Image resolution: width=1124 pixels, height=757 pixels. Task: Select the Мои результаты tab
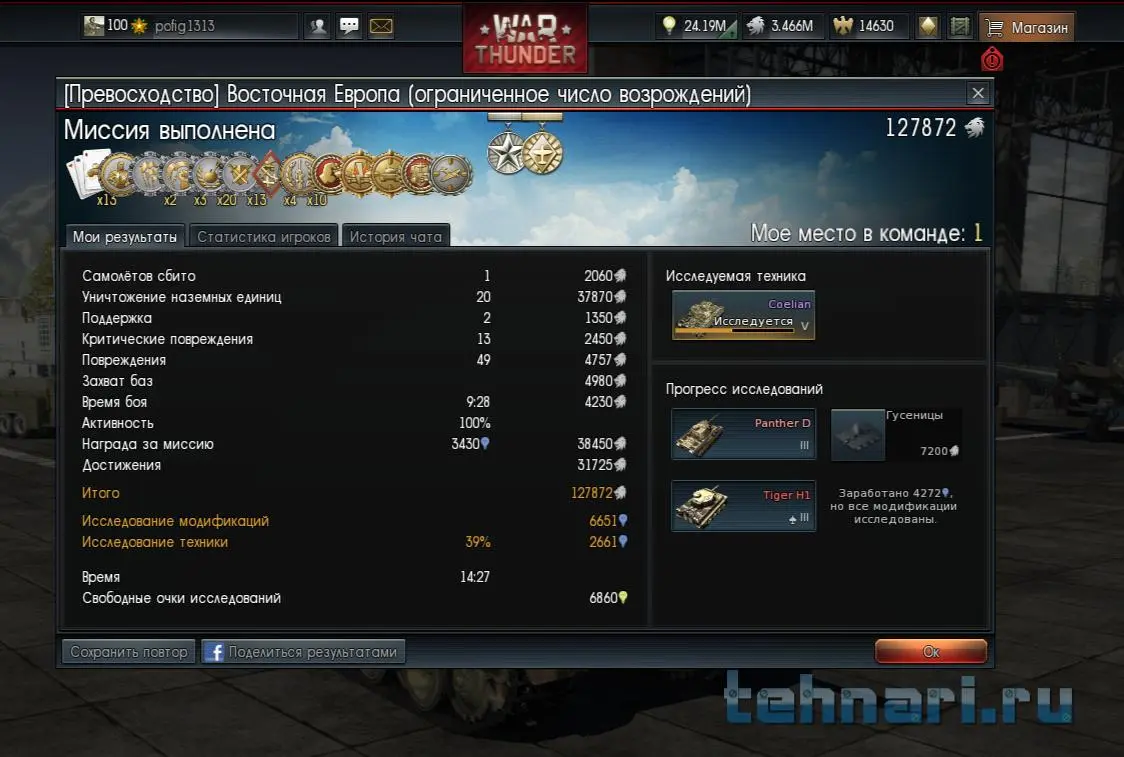(x=125, y=237)
